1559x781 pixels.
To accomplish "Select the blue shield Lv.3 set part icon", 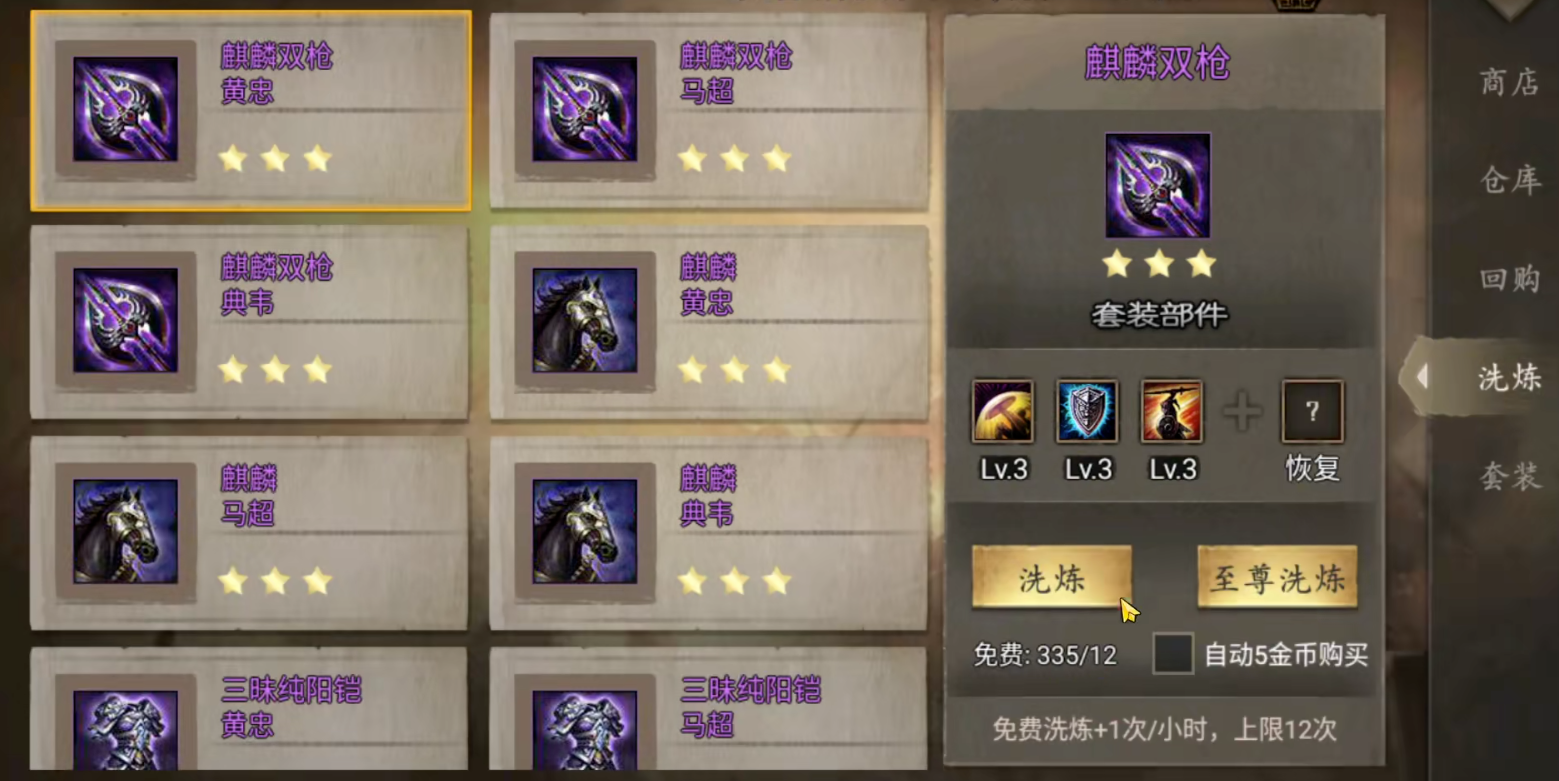I will 1086,410.
